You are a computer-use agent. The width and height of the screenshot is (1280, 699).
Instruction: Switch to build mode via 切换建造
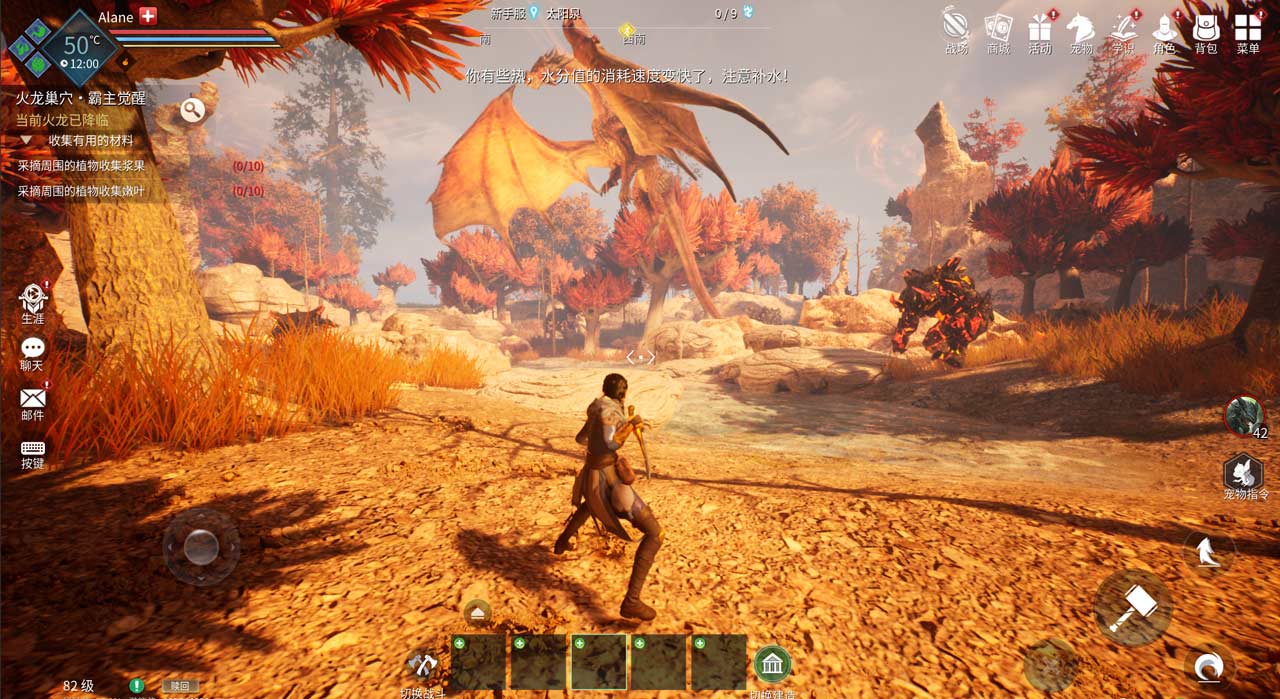pyautogui.click(x=772, y=664)
